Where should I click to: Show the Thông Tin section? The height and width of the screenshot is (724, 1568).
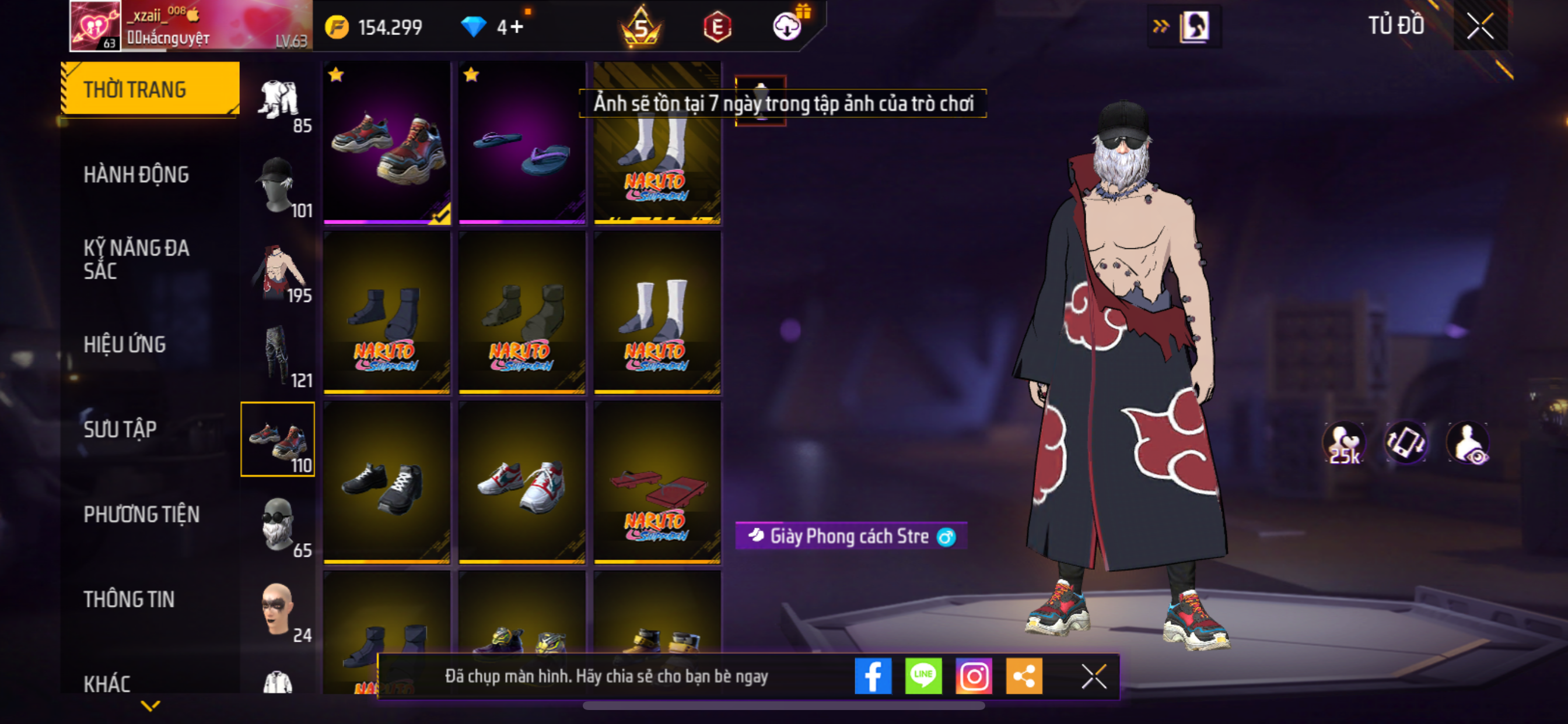coord(128,599)
